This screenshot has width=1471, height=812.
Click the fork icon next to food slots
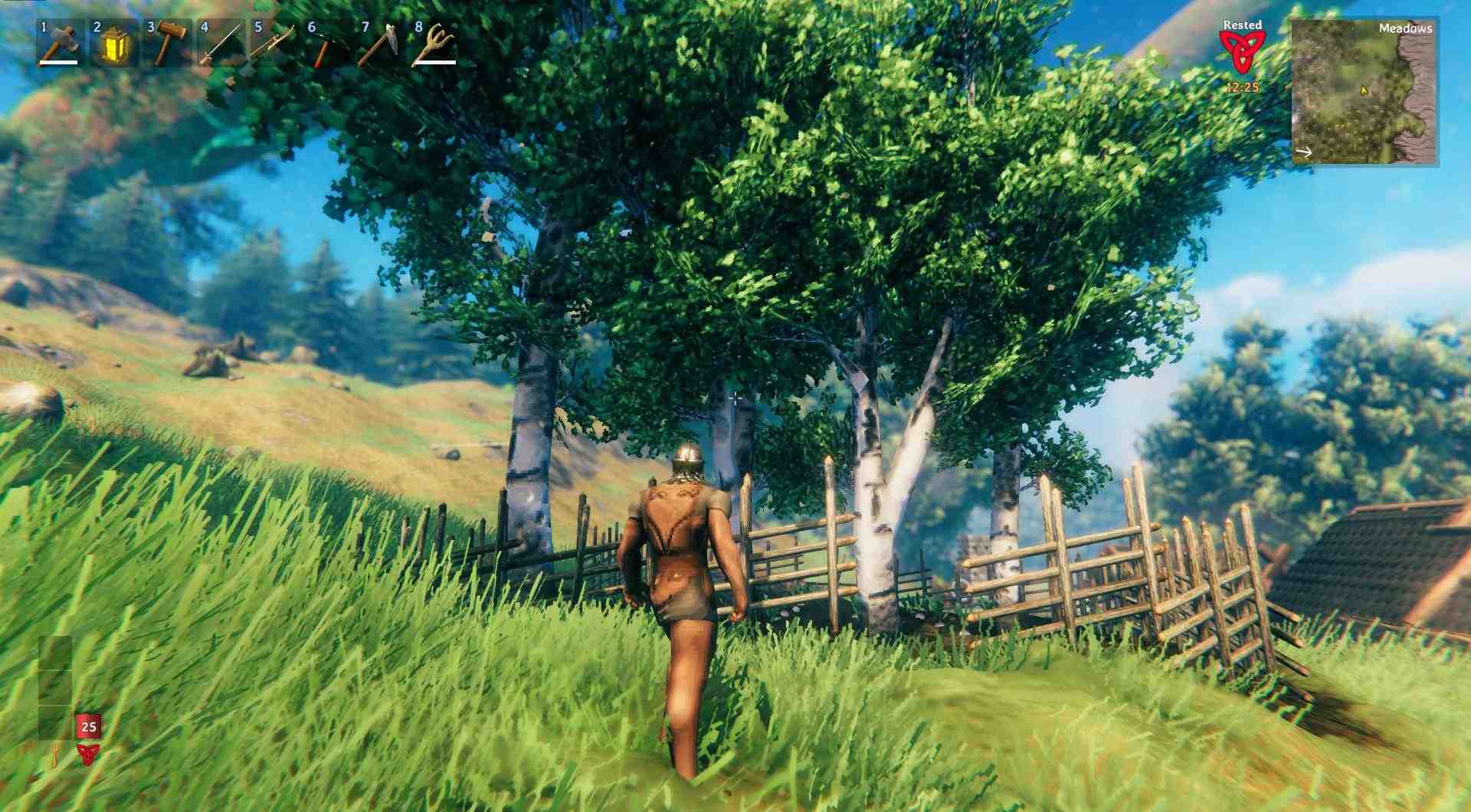click(56, 753)
